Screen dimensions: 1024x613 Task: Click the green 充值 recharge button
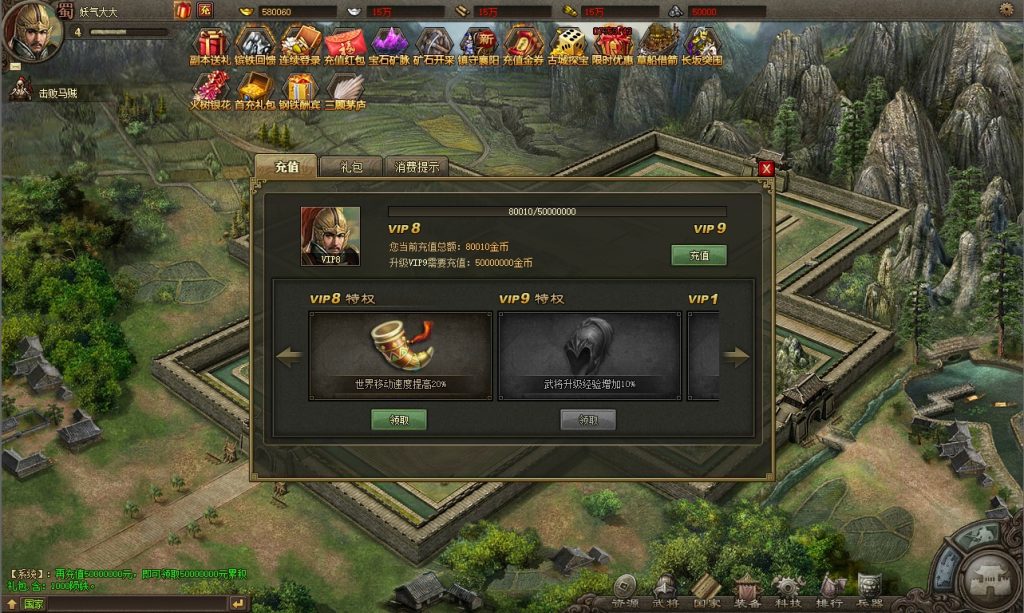(698, 256)
